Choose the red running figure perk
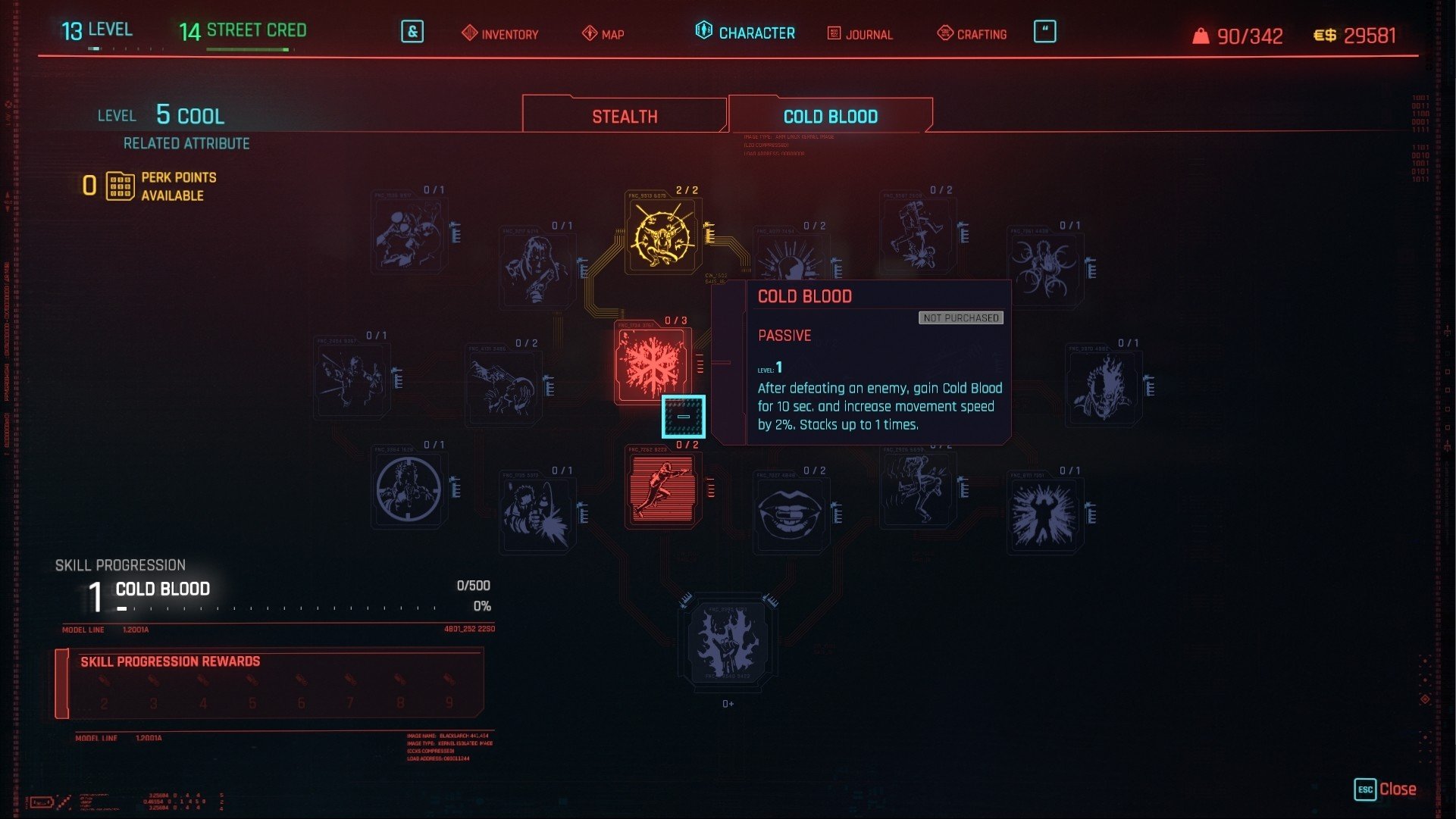The height and width of the screenshot is (819, 1456). point(662,488)
